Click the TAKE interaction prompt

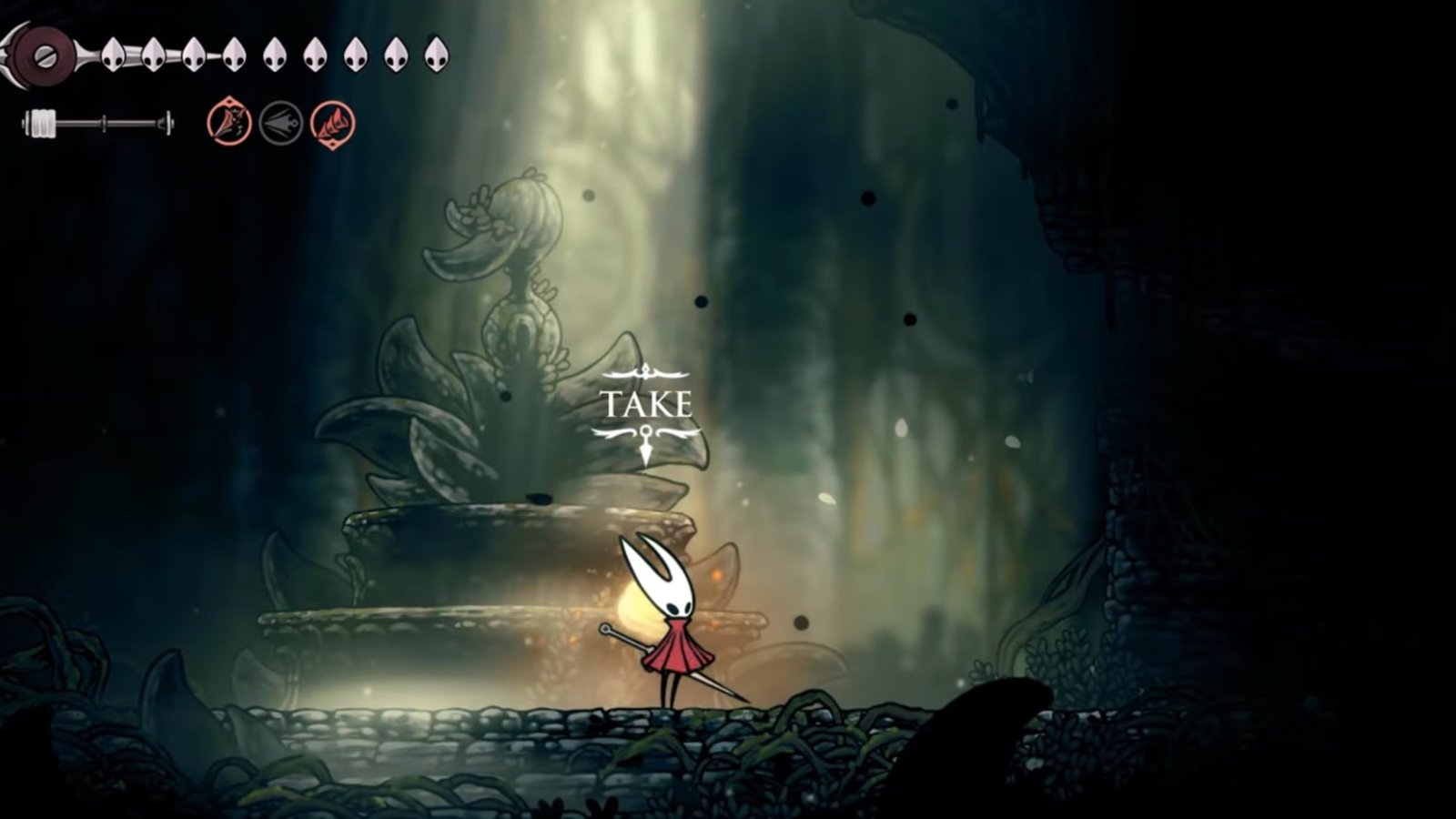[x=646, y=404]
